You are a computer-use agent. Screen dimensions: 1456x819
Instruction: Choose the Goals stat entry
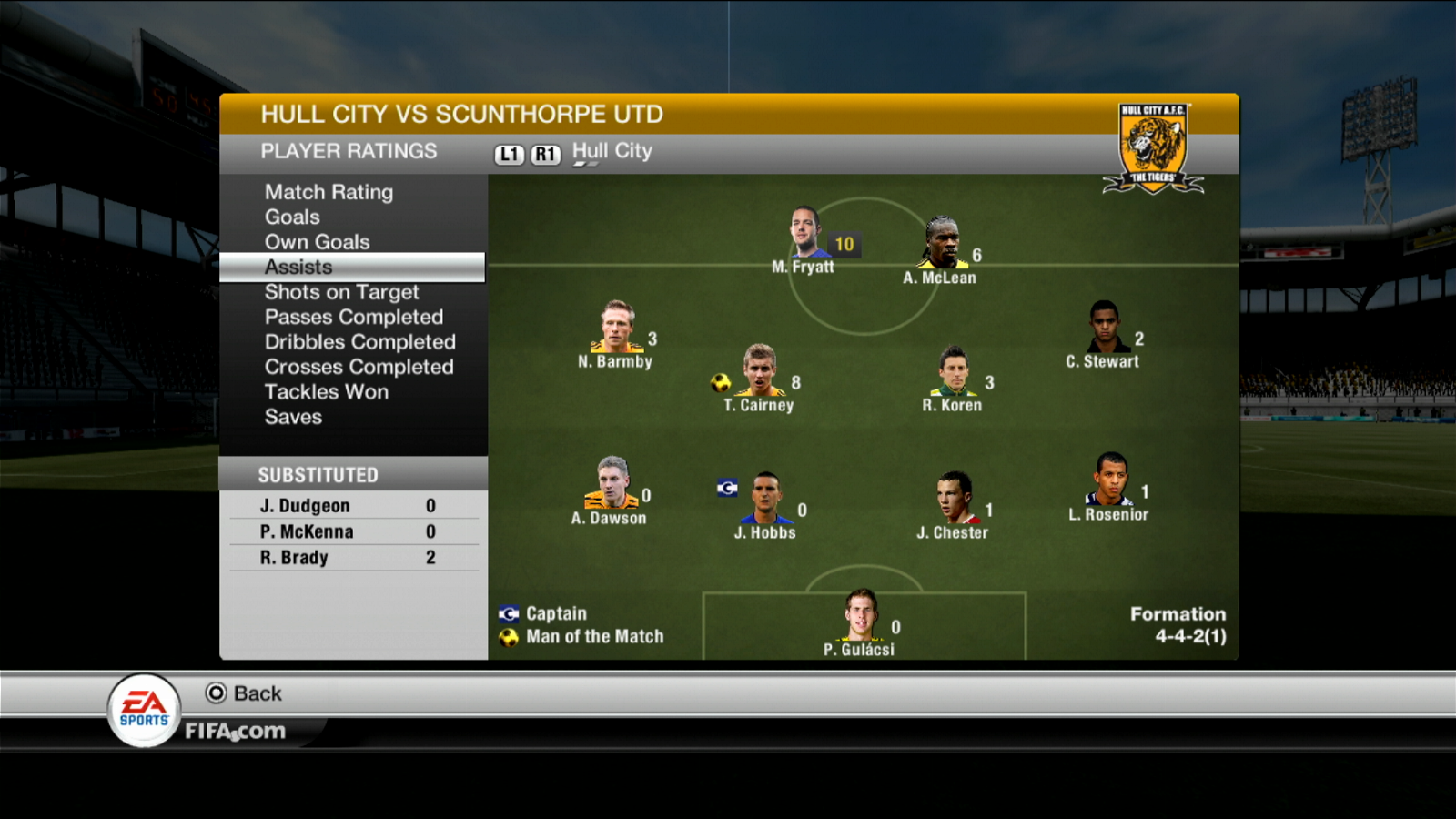[x=292, y=217]
